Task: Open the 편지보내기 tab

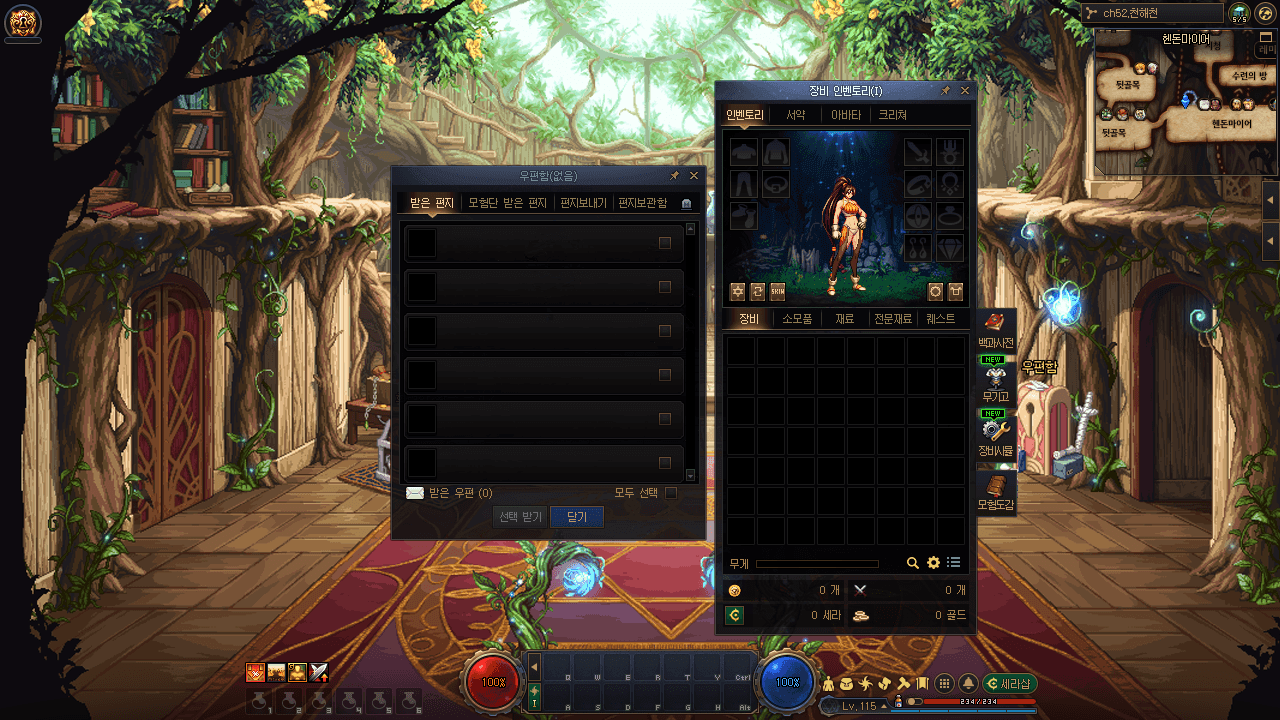Action: (583, 203)
